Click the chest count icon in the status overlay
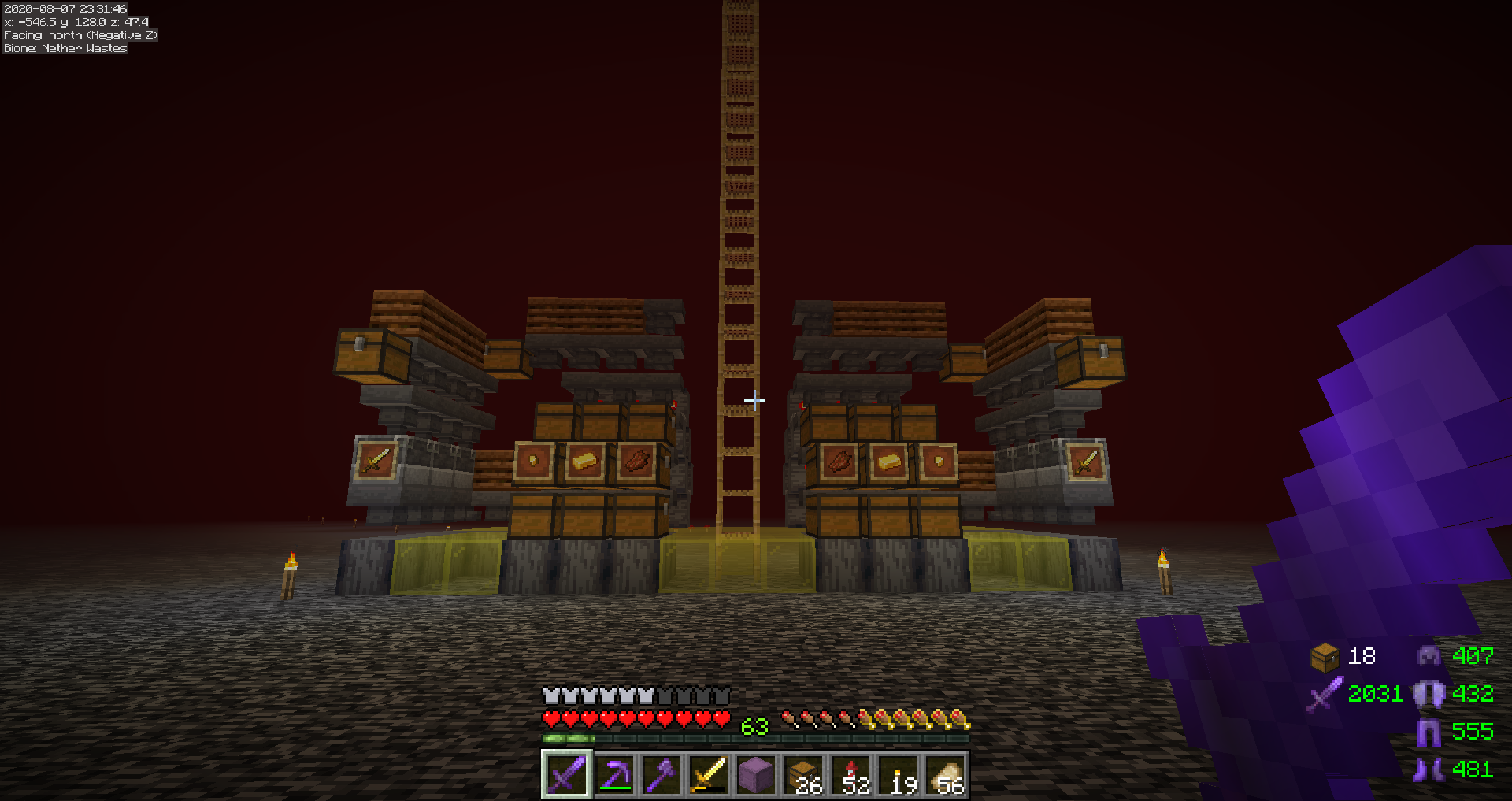 (1325, 656)
